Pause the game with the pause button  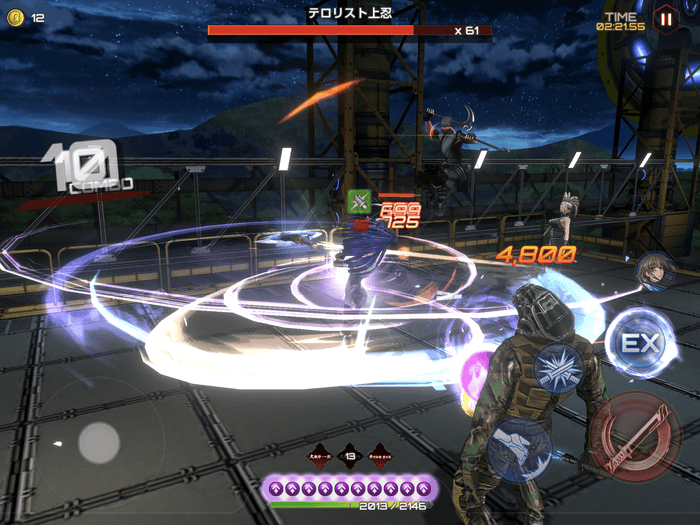click(x=664, y=17)
